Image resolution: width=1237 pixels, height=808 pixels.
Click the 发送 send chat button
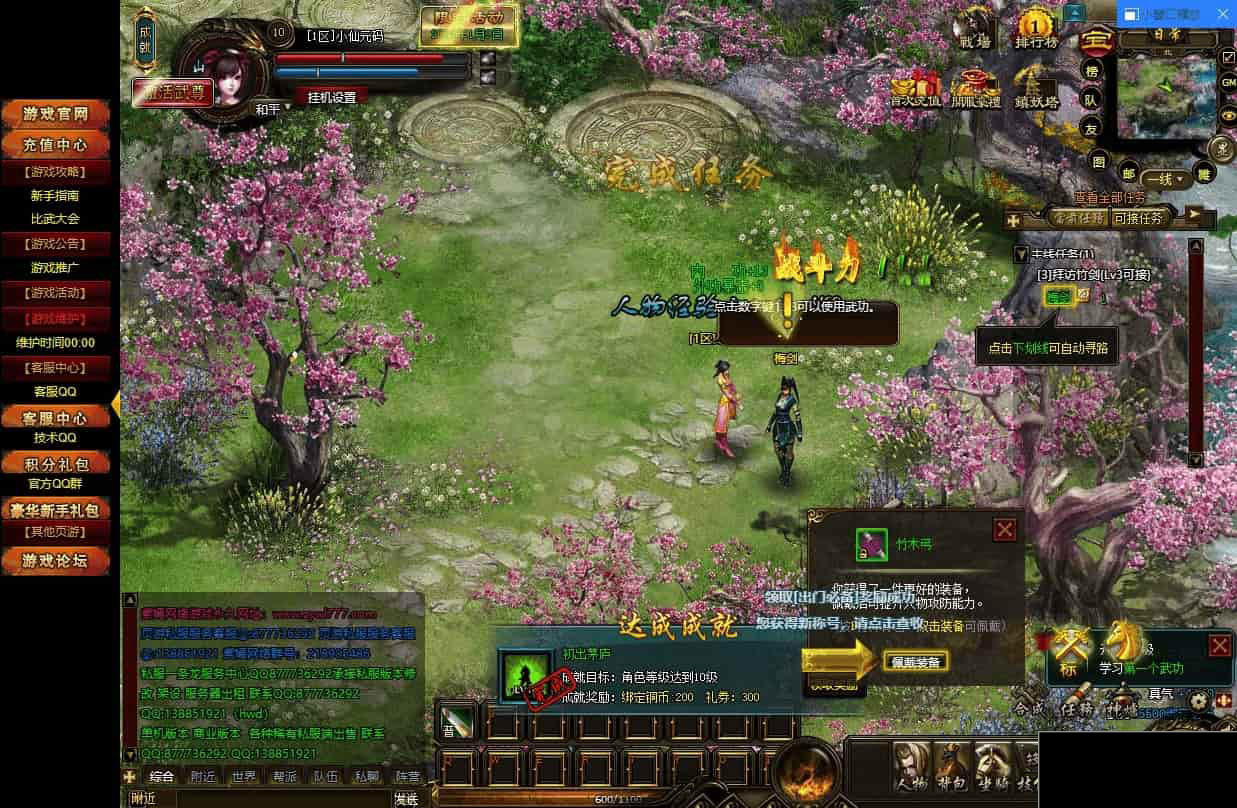[406, 798]
